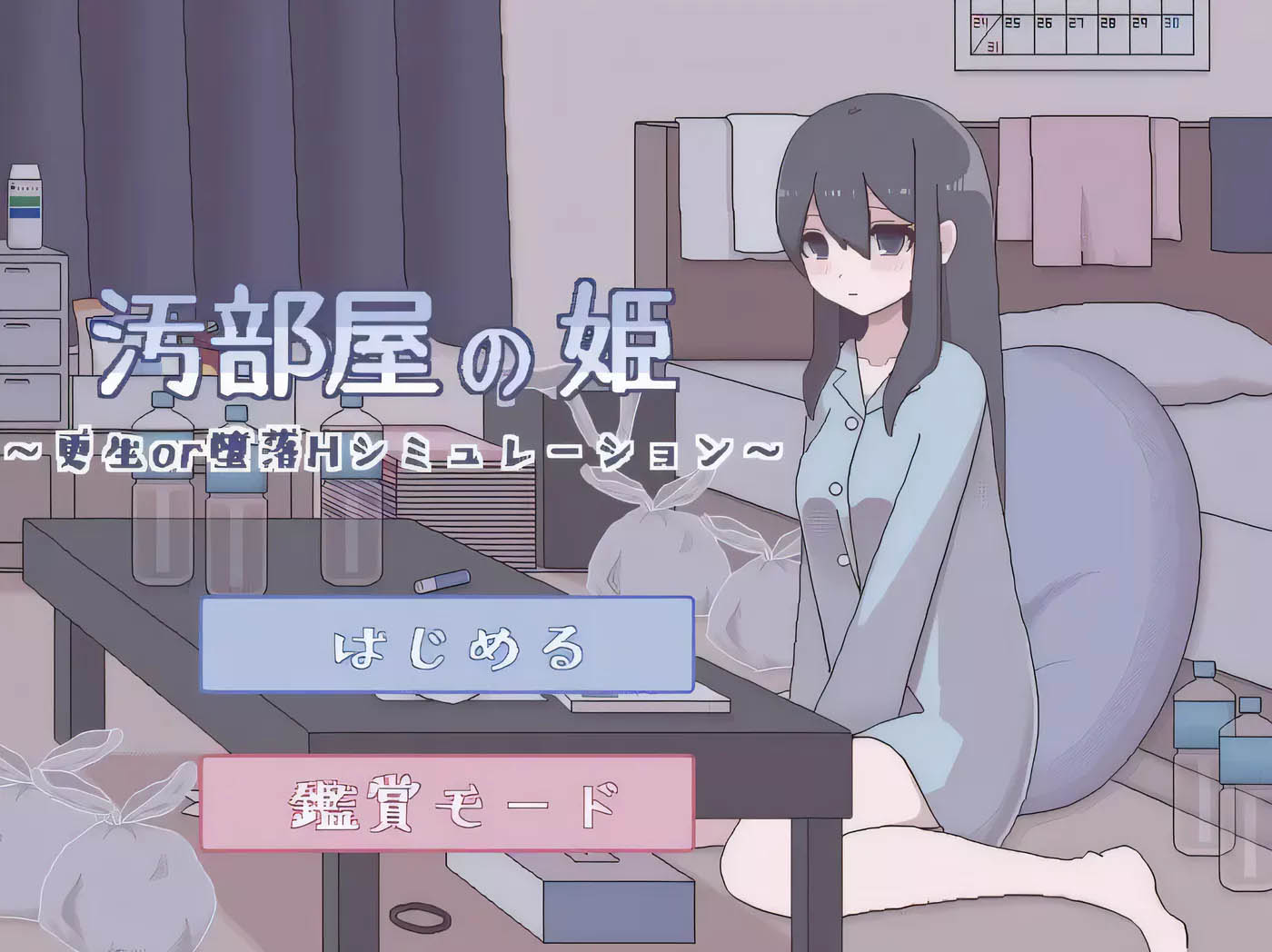Click the lighter icon on the table

point(442,580)
